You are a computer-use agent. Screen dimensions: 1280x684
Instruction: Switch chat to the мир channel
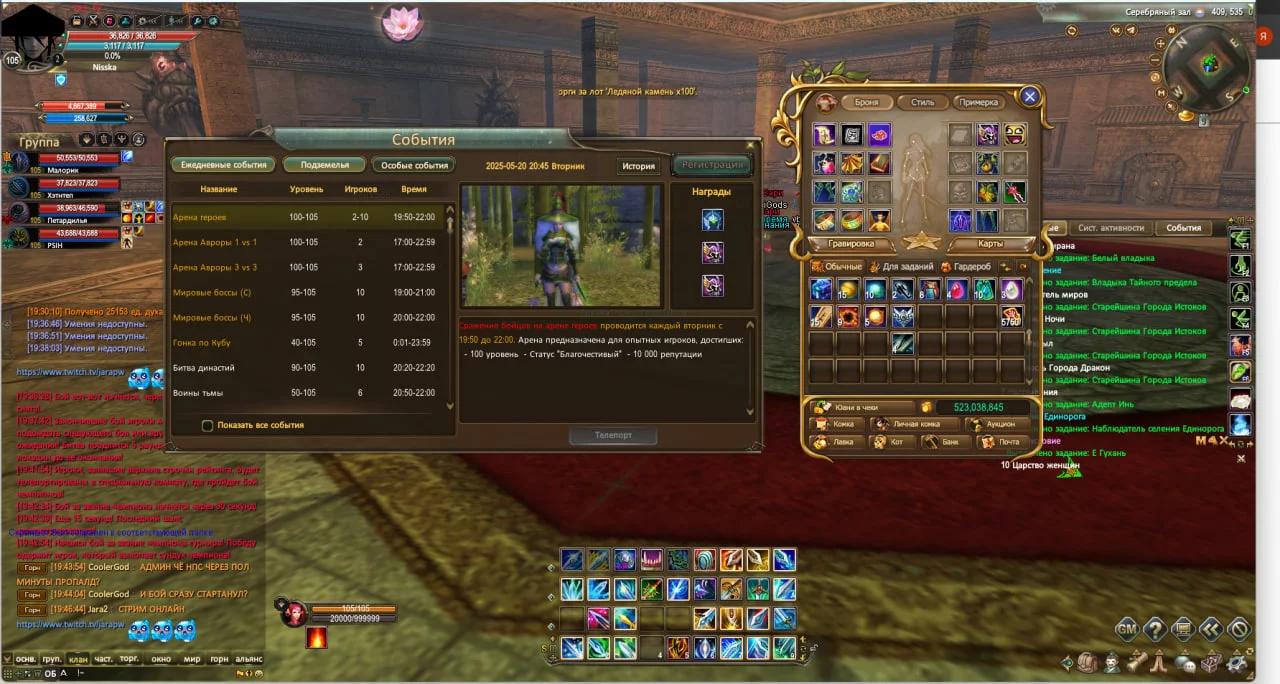point(192,659)
